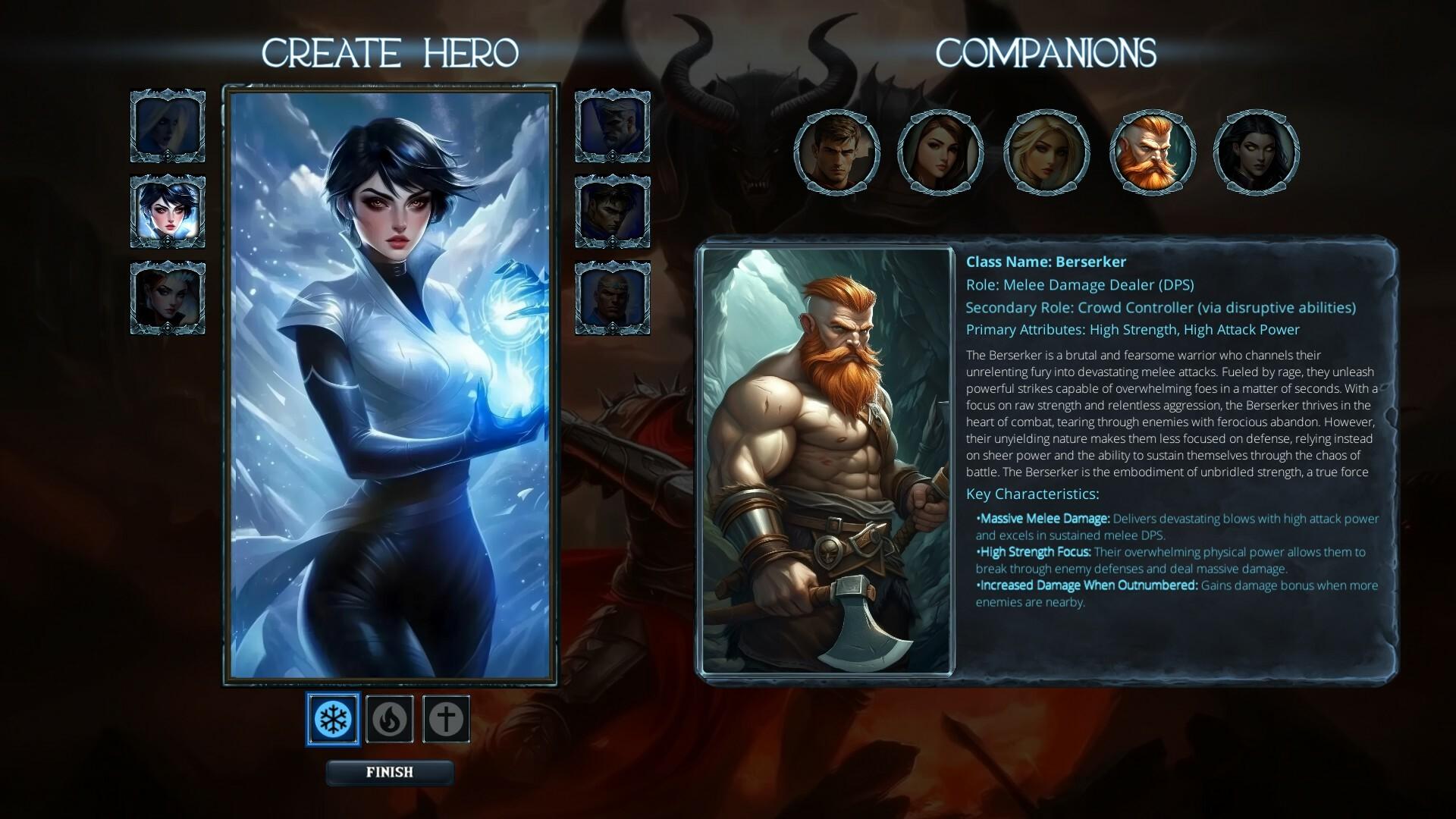Select the blonde female companion icon
Image resolution: width=1456 pixels, height=819 pixels.
pyautogui.click(x=1047, y=152)
